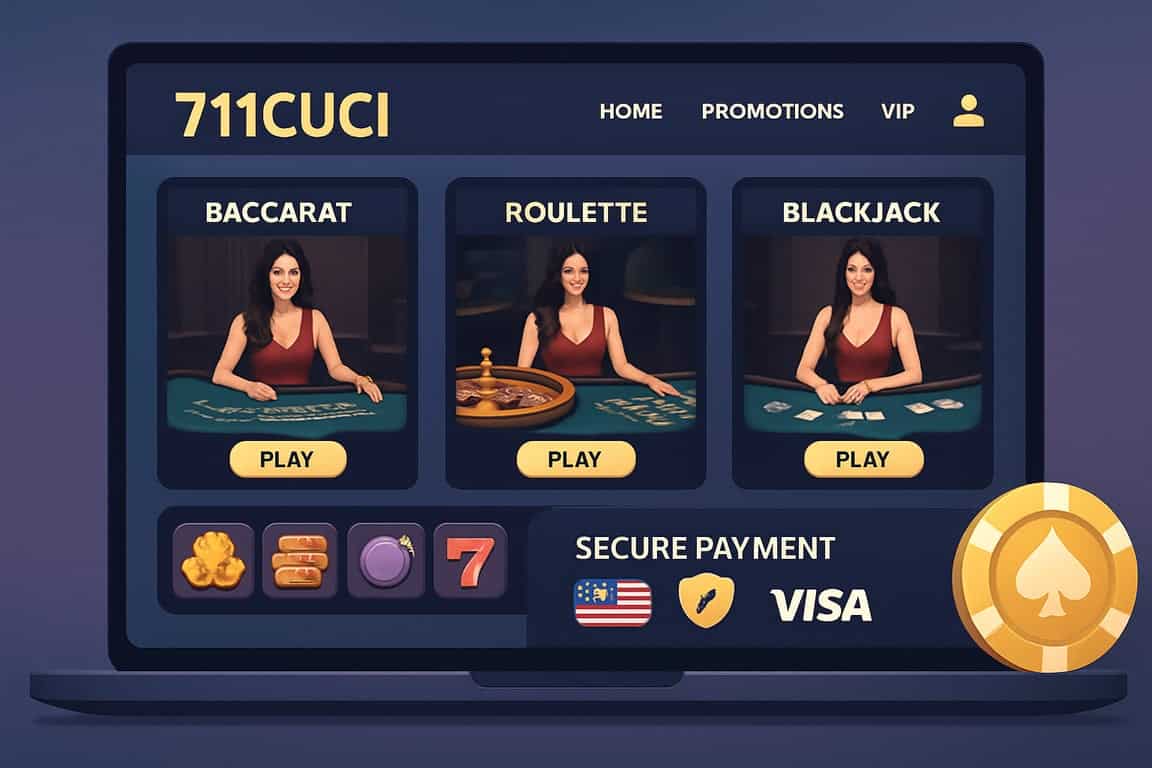Select the red lucky 7 icon
The image size is (1152, 768).
(470, 561)
